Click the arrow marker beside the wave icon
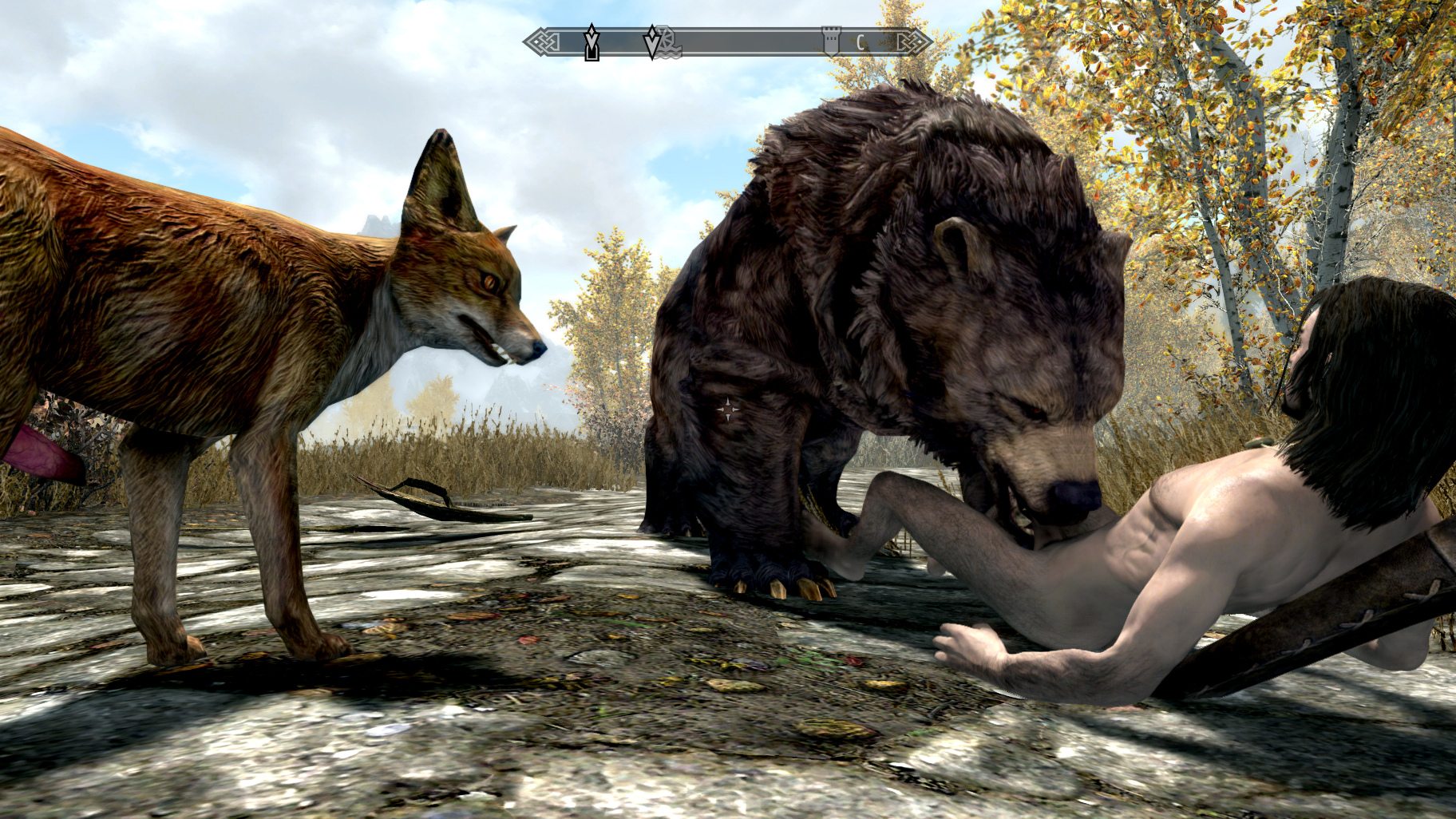1456x819 pixels. [x=652, y=42]
